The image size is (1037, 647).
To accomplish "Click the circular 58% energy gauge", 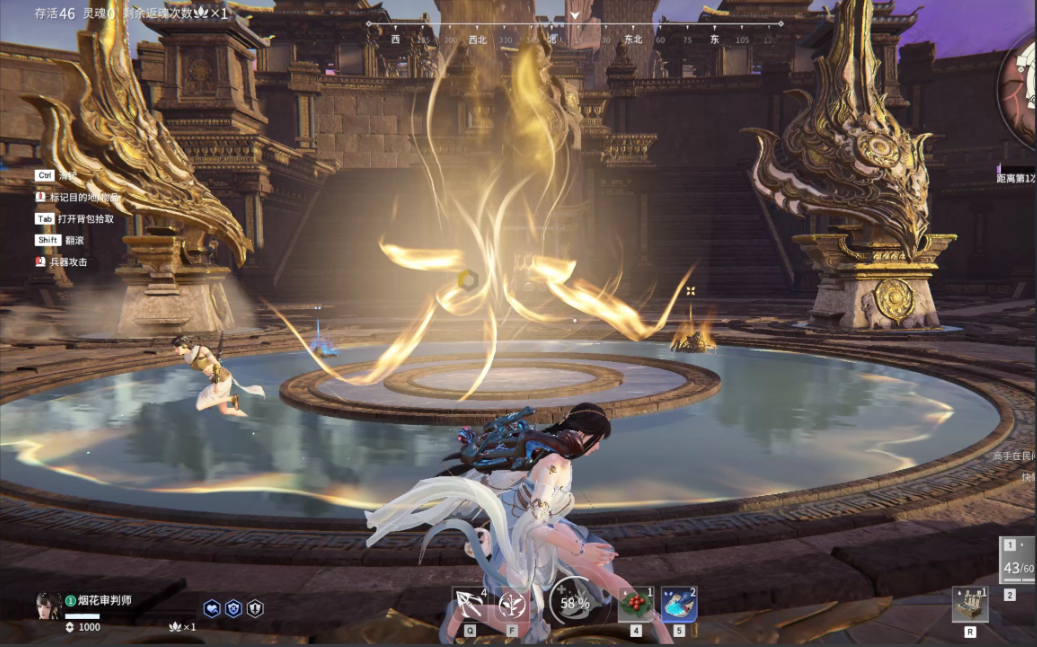I will click(574, 603).
